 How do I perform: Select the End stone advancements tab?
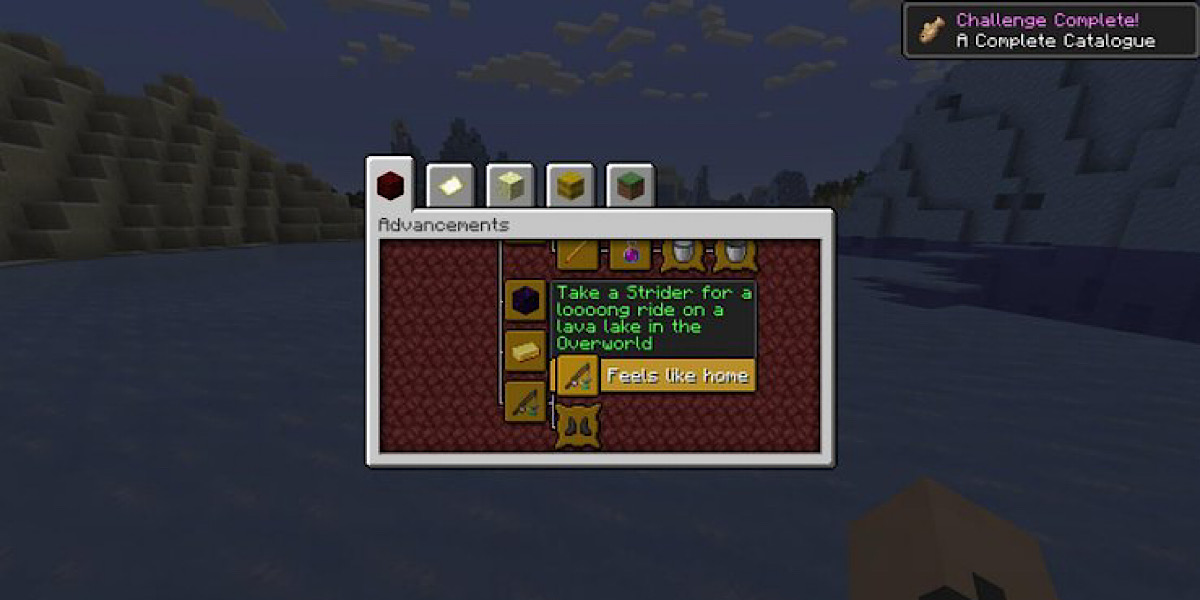coord(510,186)
